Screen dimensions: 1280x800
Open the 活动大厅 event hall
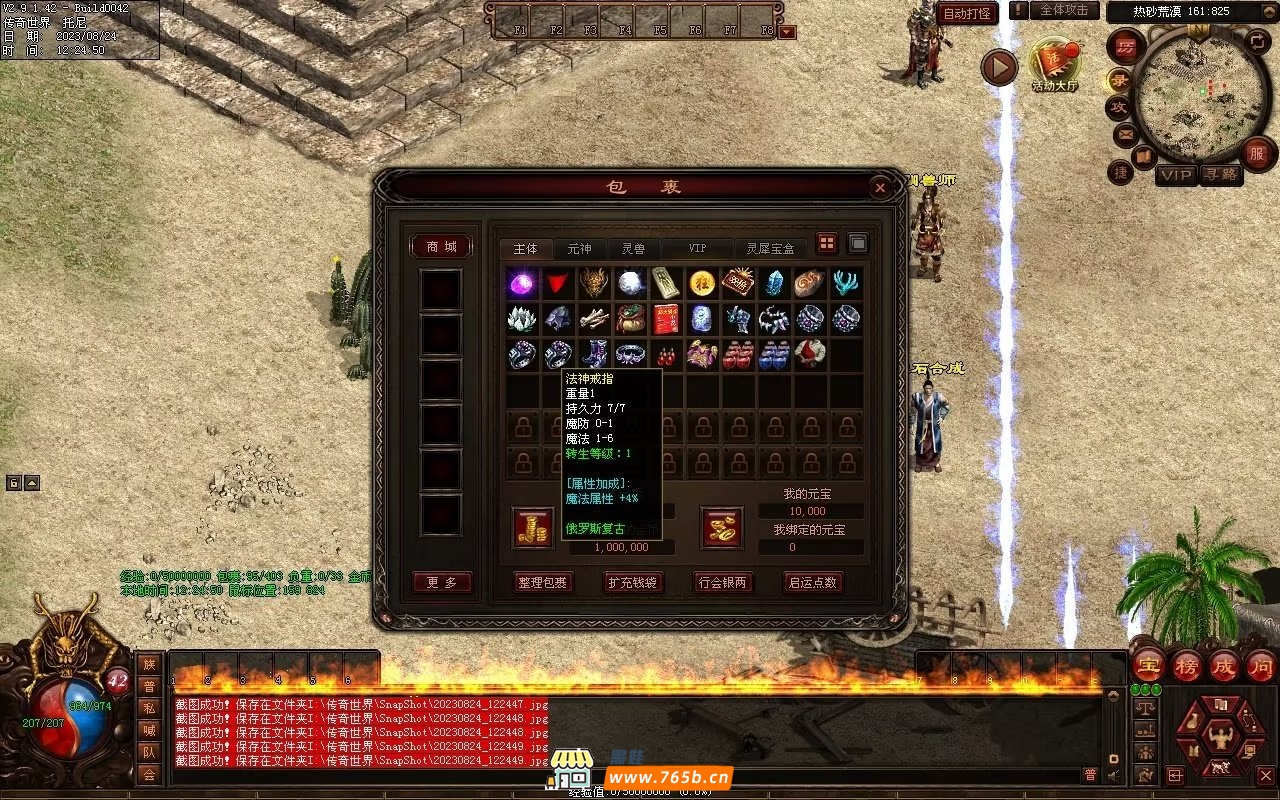[x=1055, y=63]
